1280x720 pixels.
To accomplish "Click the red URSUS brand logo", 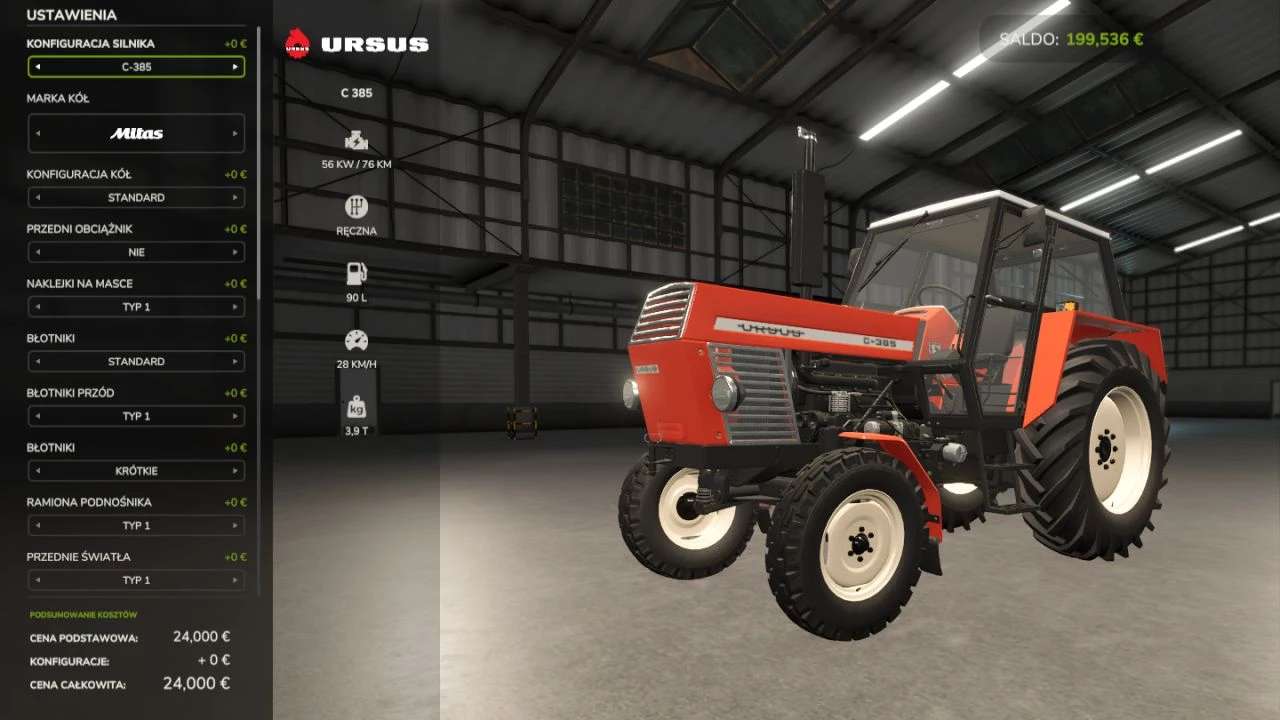I will pos(298,43).
